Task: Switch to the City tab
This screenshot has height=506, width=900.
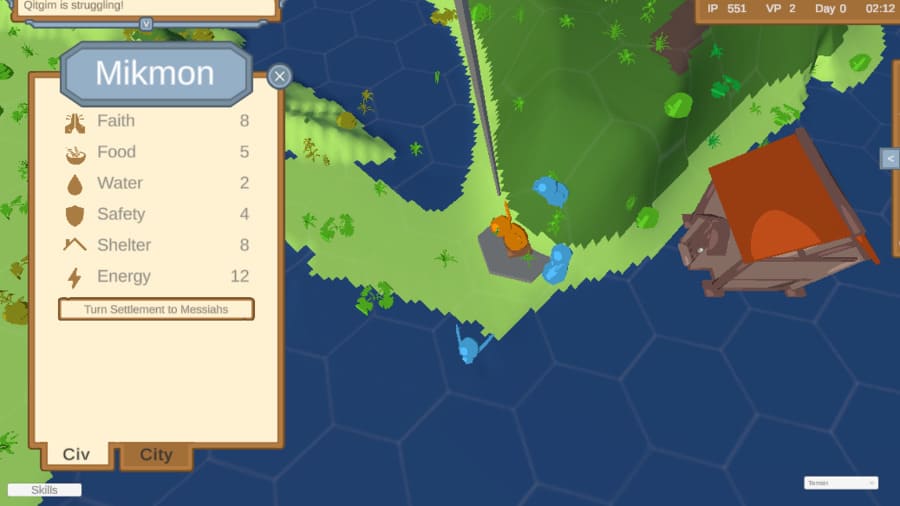Action: (156, 455)
